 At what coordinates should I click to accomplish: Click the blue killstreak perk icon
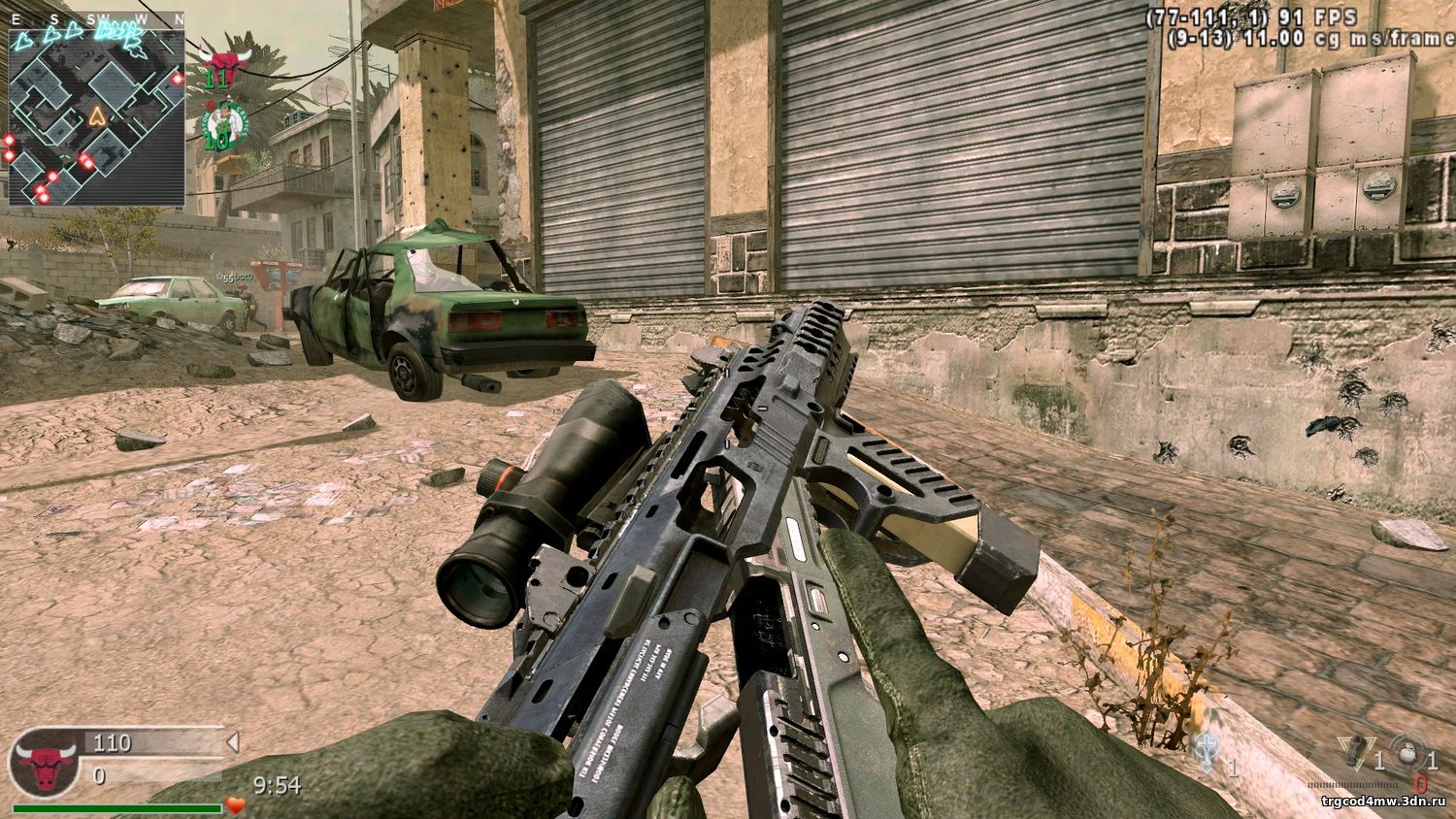tap(1207, 752)
